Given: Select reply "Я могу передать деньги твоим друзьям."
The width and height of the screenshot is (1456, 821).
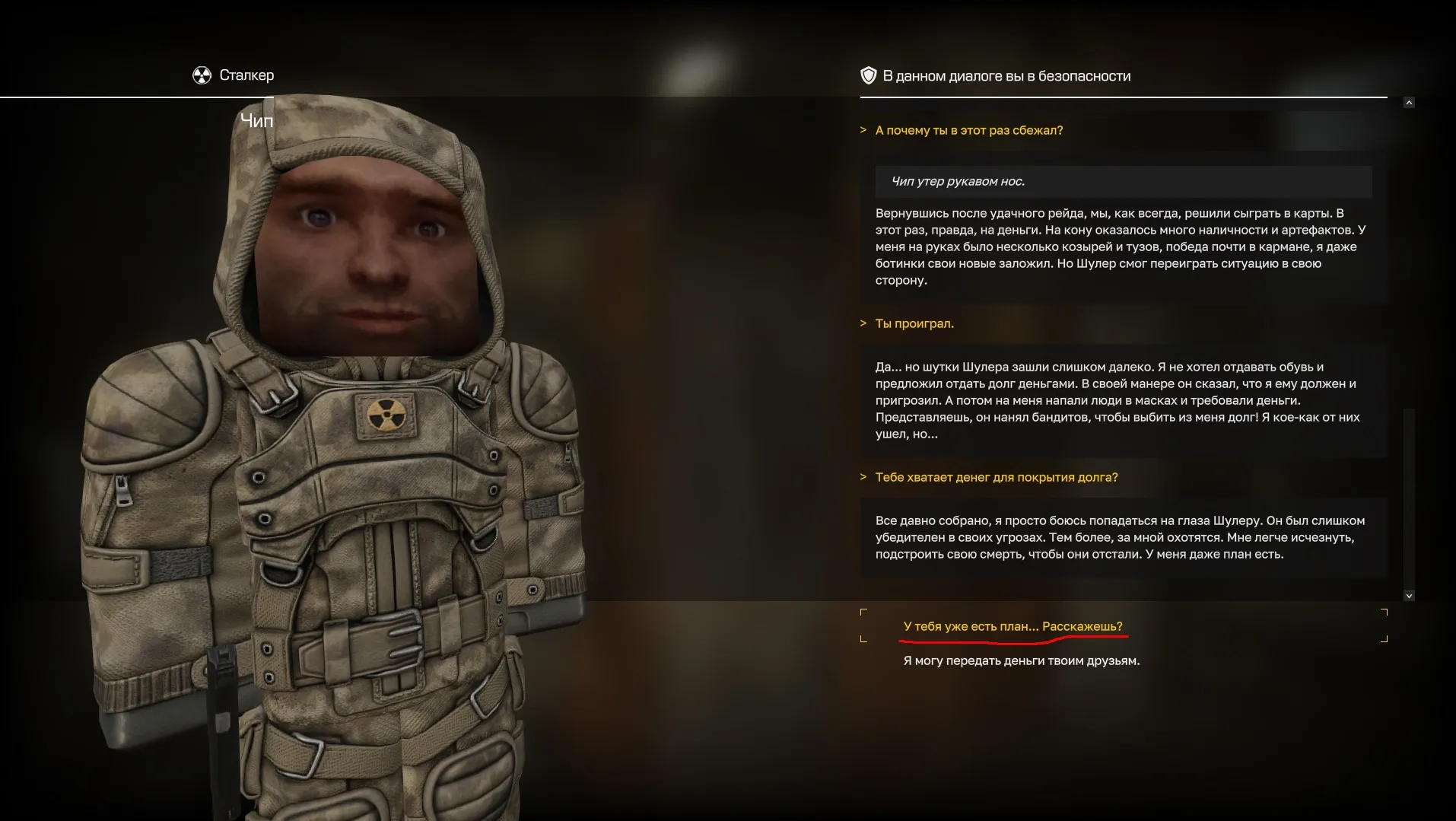Looking at the screenshot, I should 1021,660.
